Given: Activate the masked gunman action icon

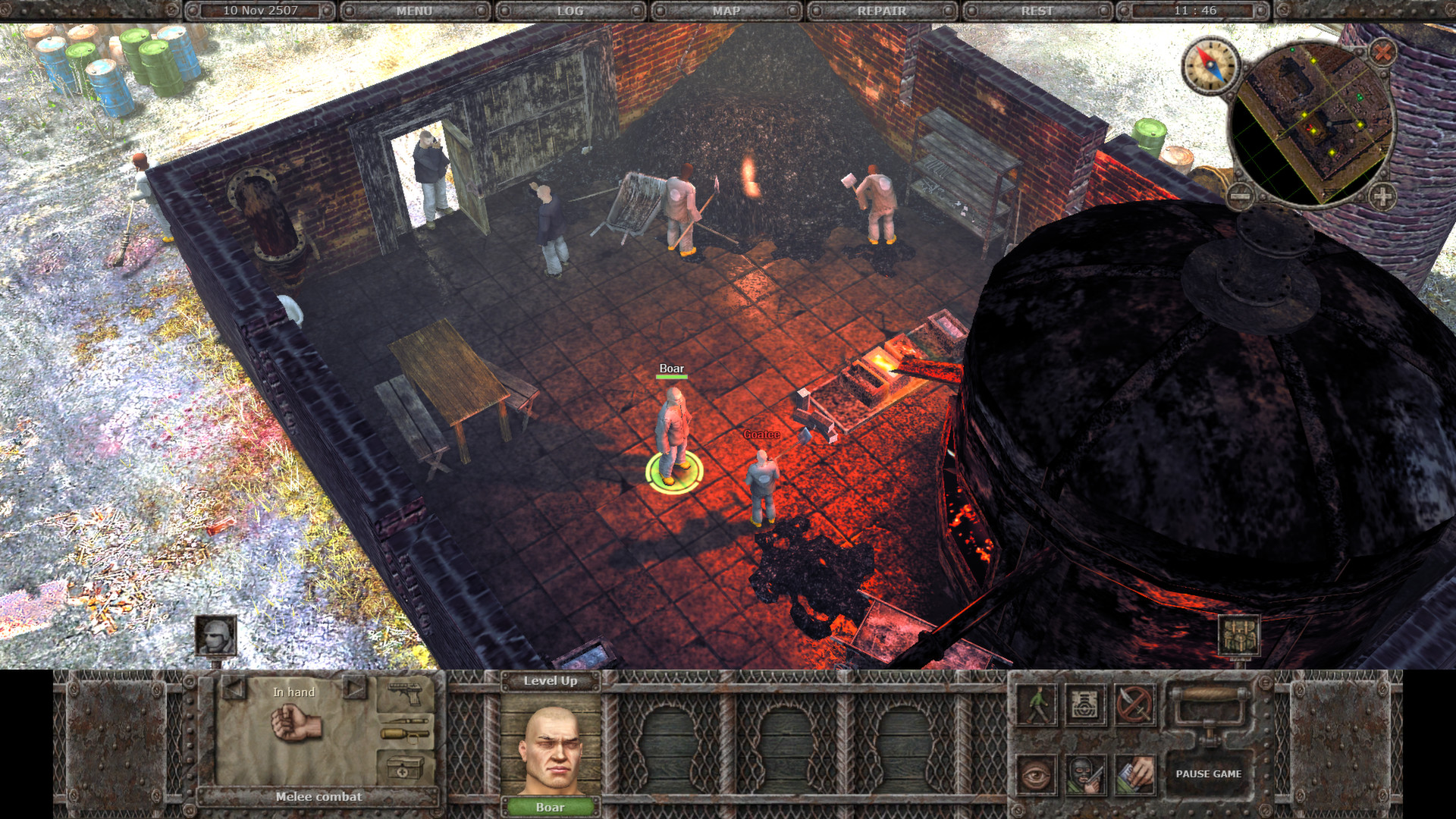Looking at the screenshot, I should 1085,773.
